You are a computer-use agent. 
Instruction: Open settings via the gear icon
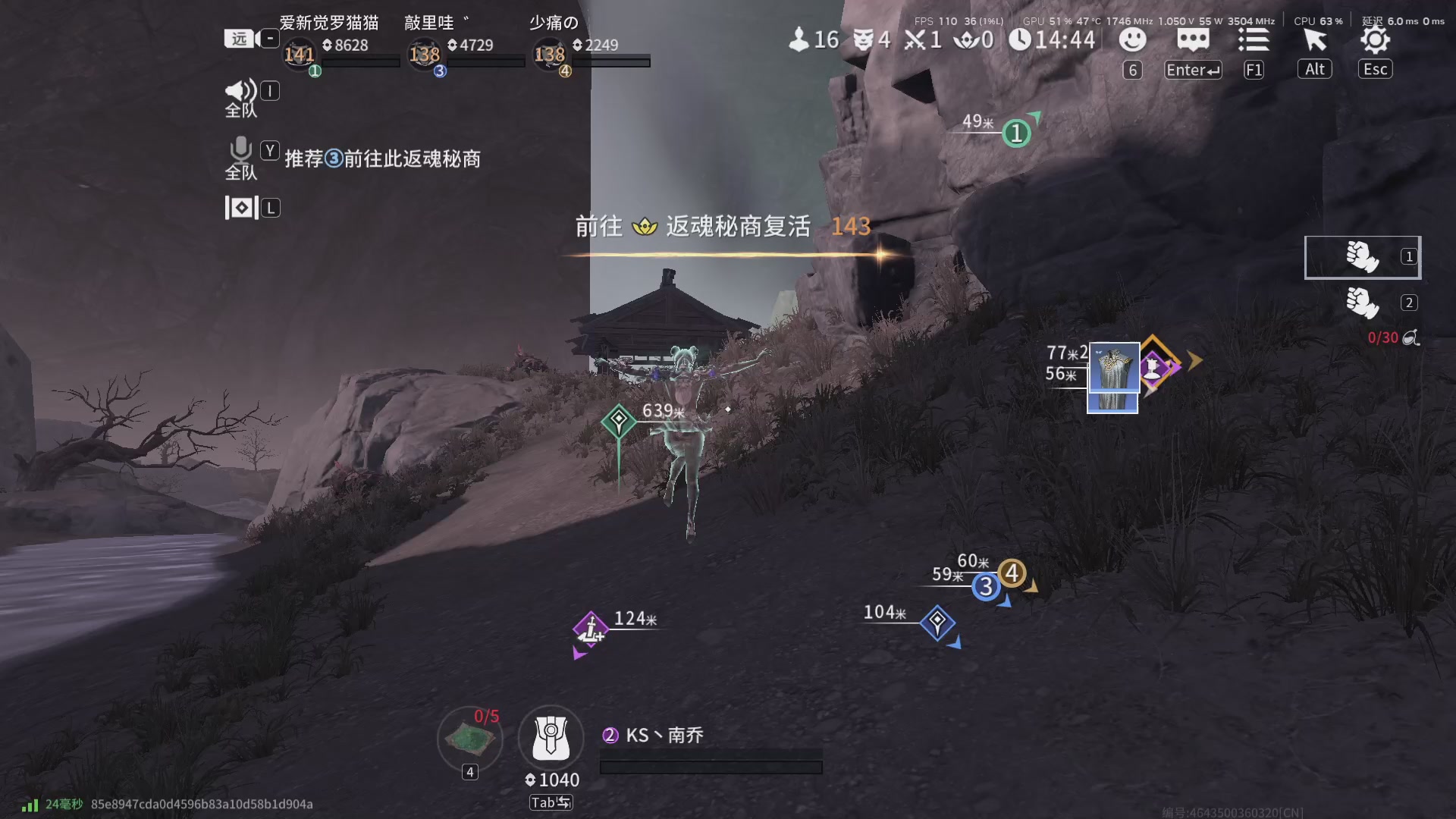(x=1375, y=39)
